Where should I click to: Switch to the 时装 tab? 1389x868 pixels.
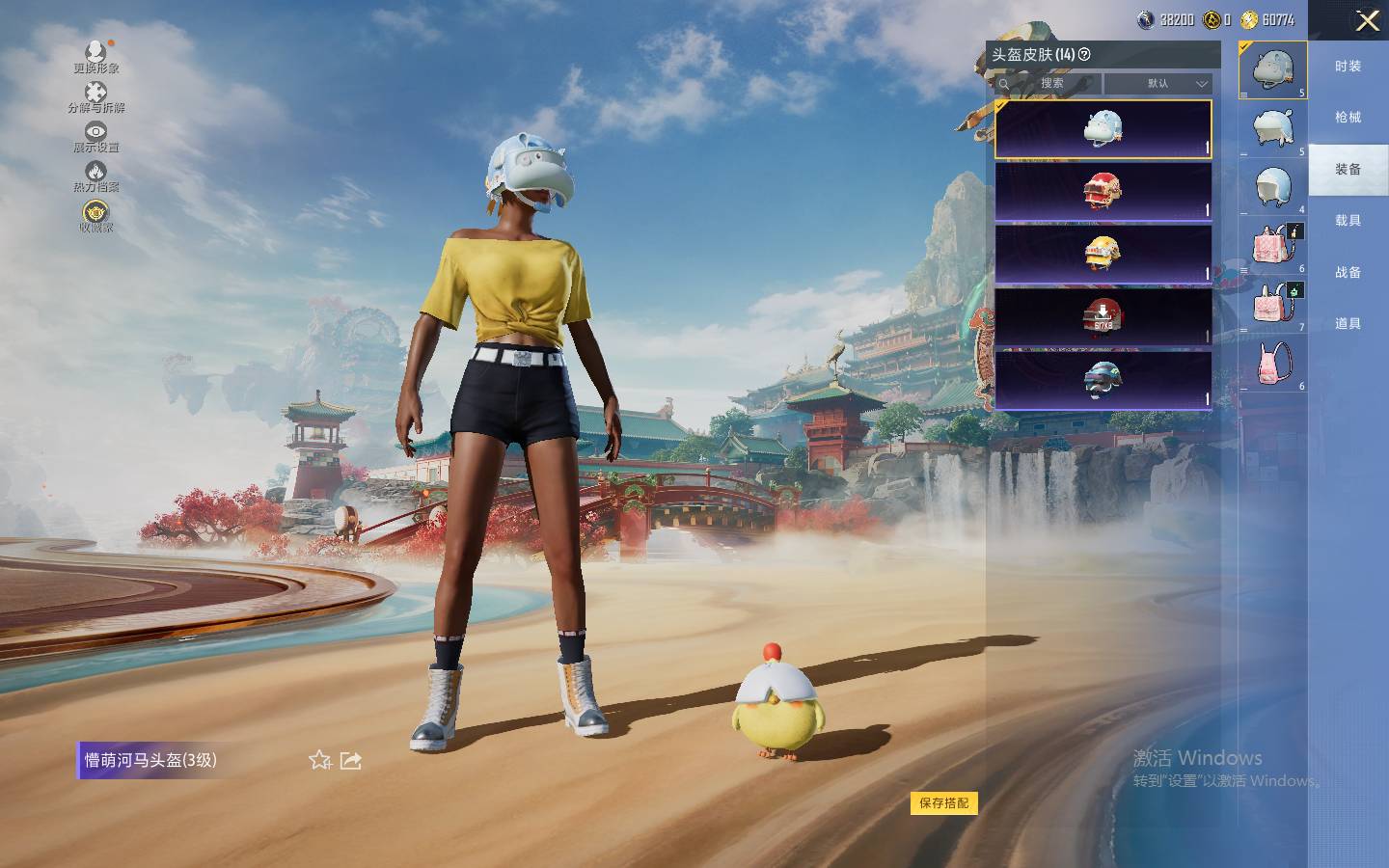click(1348, 66)
